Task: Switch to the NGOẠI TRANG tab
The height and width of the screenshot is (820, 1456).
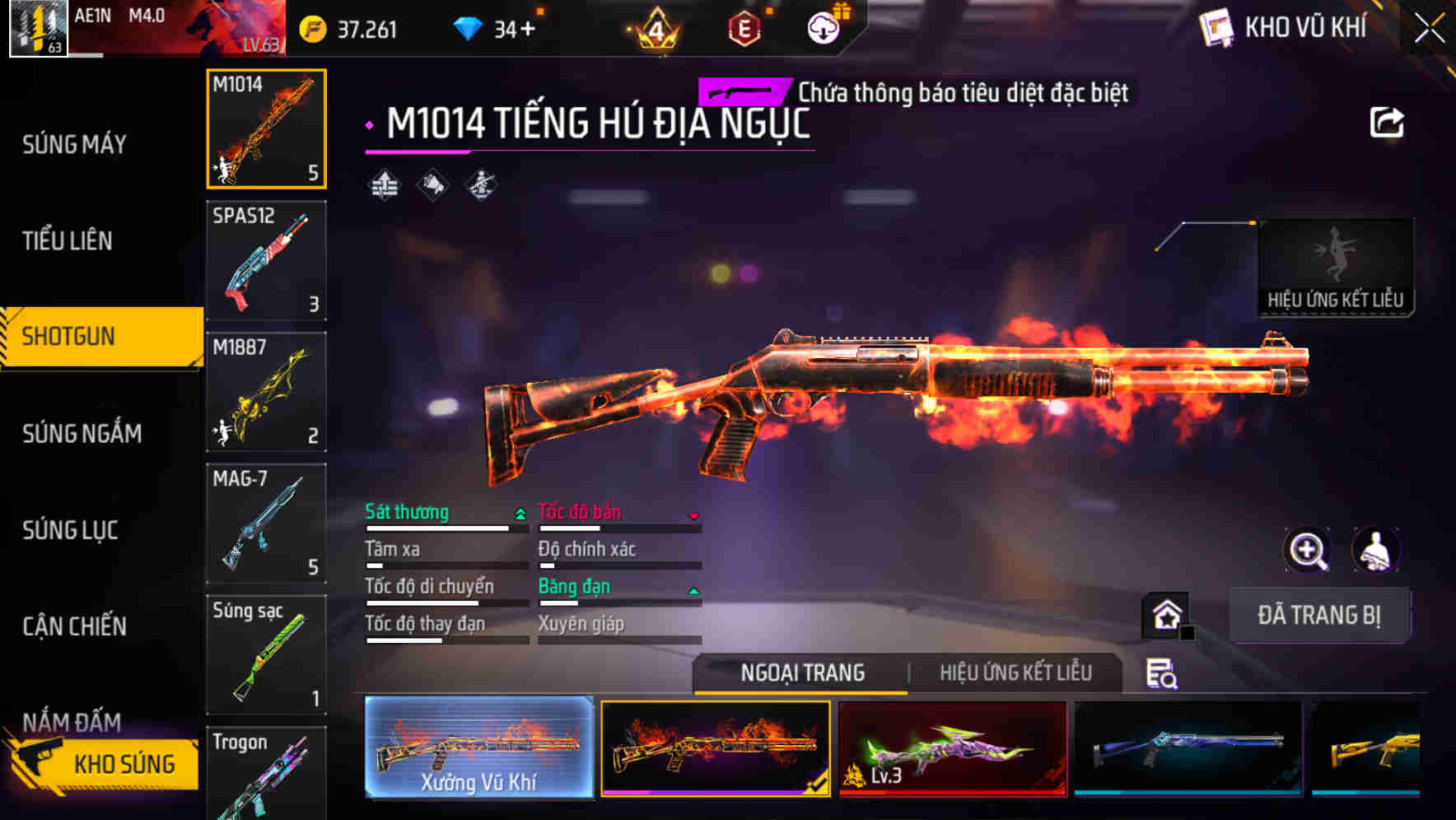Action: click(x=802, y=673)
